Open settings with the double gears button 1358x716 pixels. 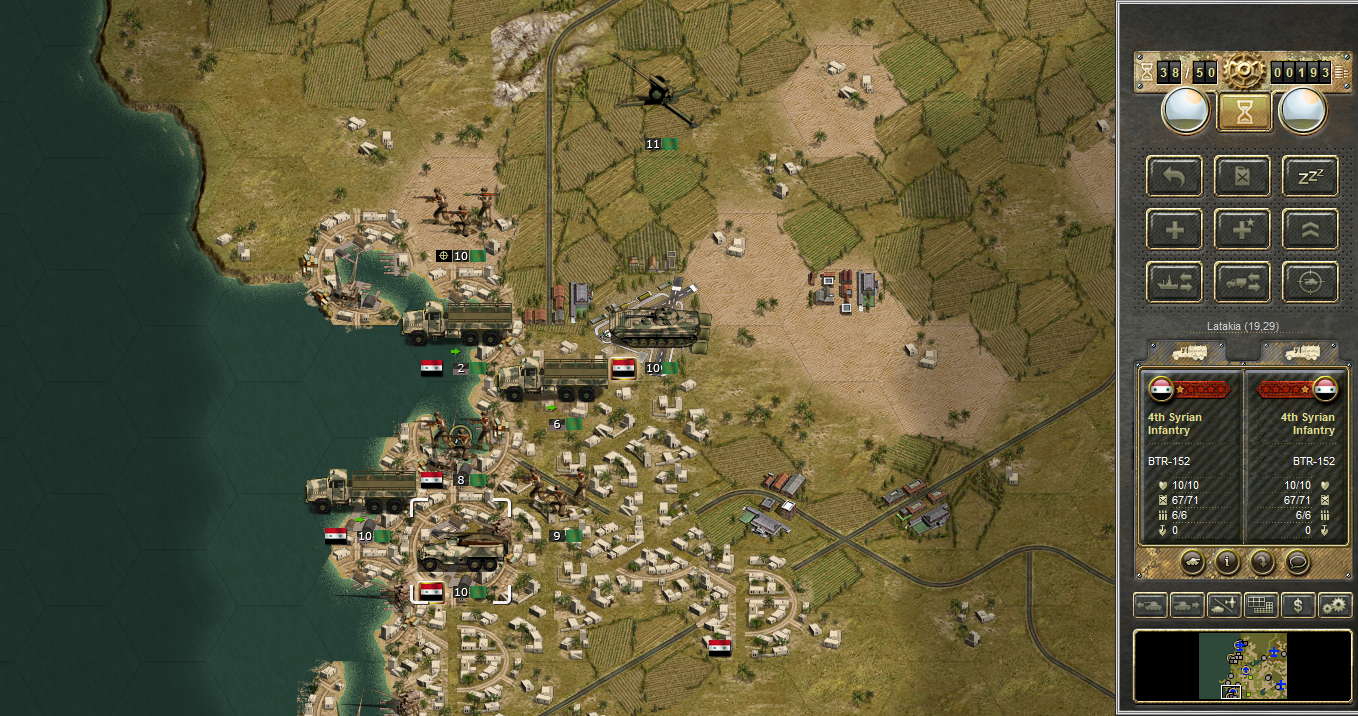coord(1335,605)
